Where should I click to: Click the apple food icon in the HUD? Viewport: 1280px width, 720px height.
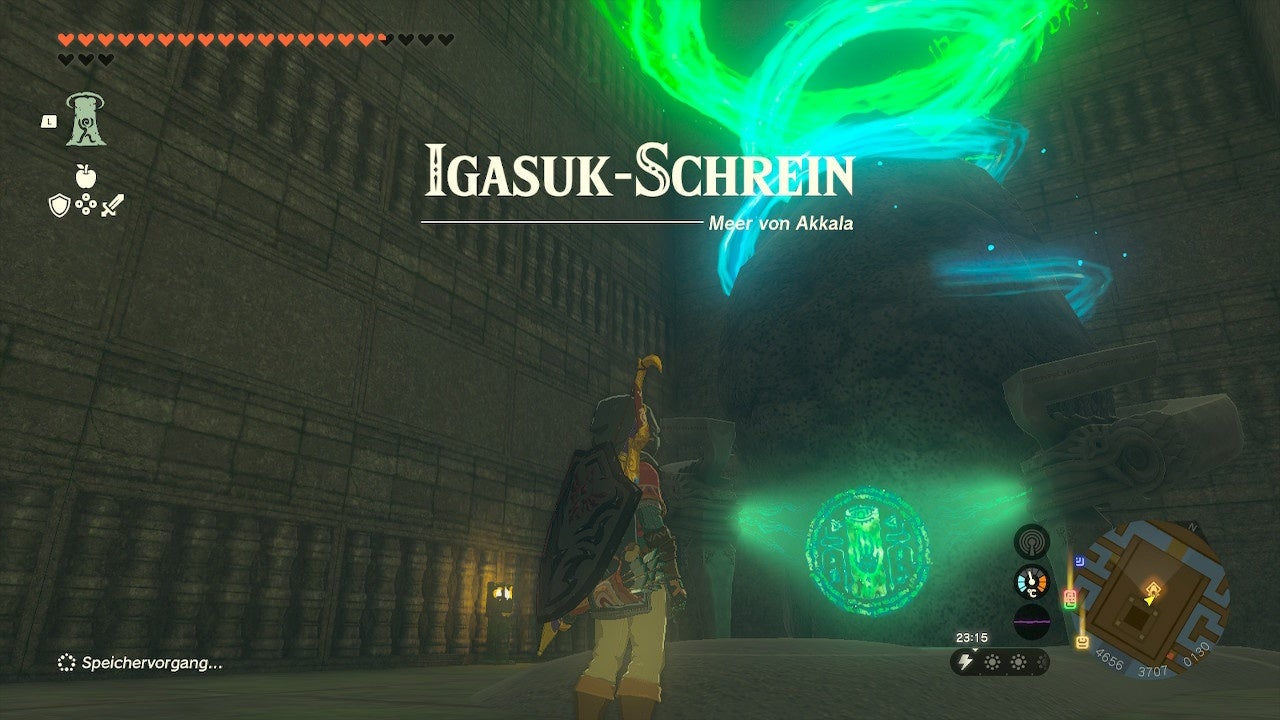pos(86,176)
